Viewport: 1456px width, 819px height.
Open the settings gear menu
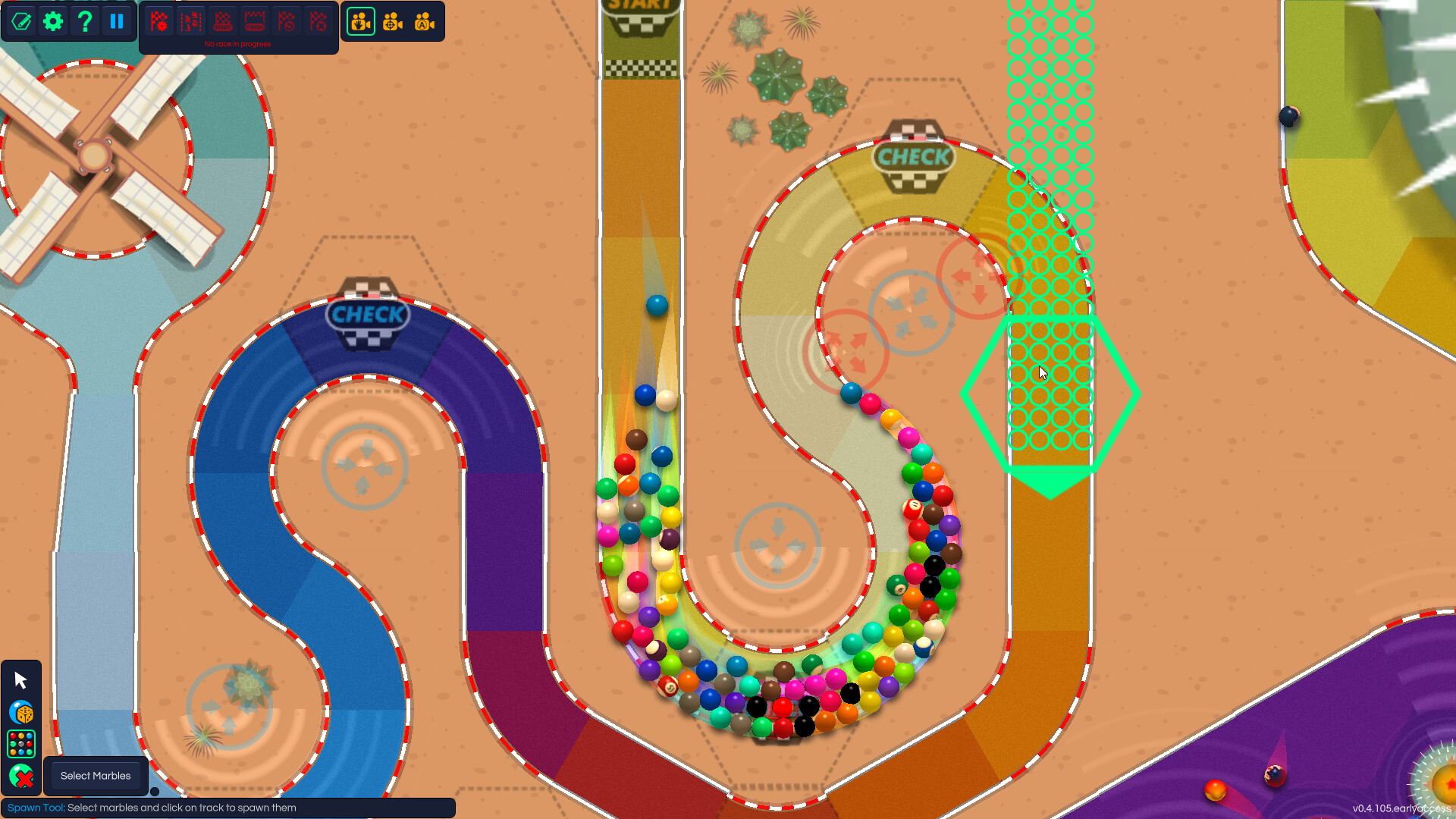click(x=52, y=21)
